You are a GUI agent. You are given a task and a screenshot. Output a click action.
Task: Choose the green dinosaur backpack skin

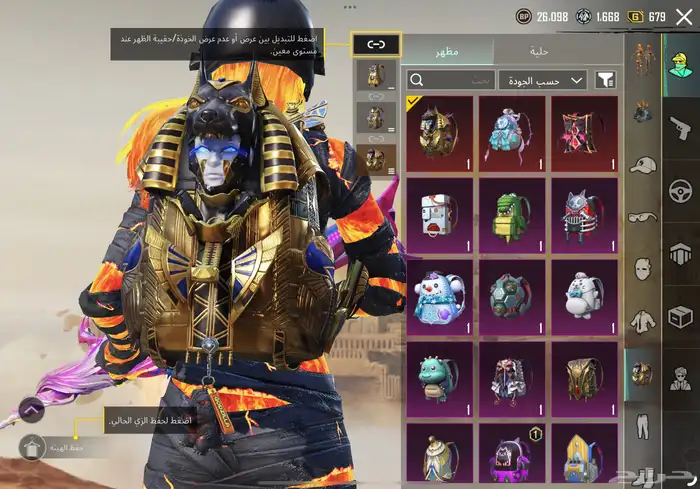point(513,214)
